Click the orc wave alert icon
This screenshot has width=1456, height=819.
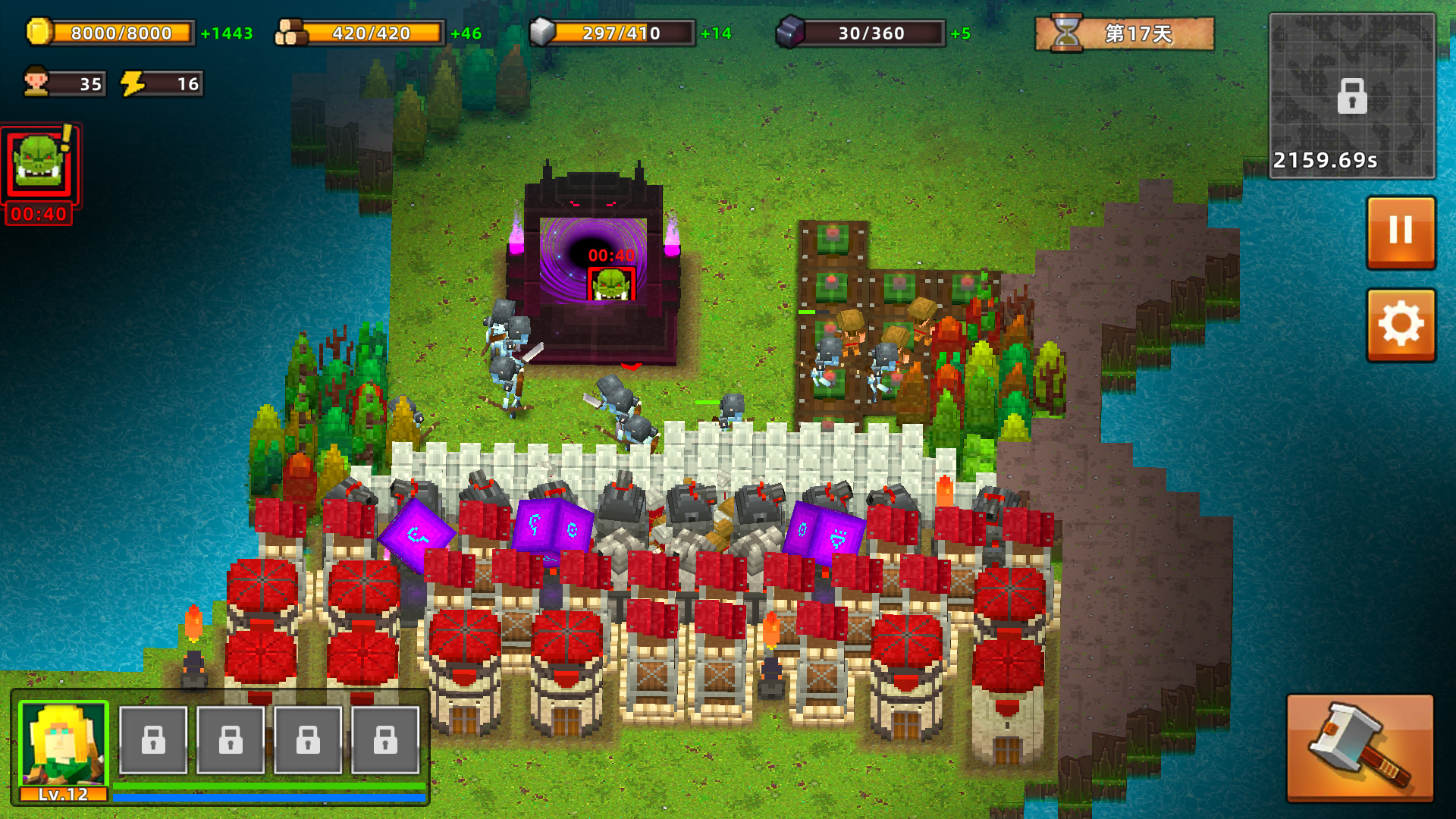pos(40,165)
